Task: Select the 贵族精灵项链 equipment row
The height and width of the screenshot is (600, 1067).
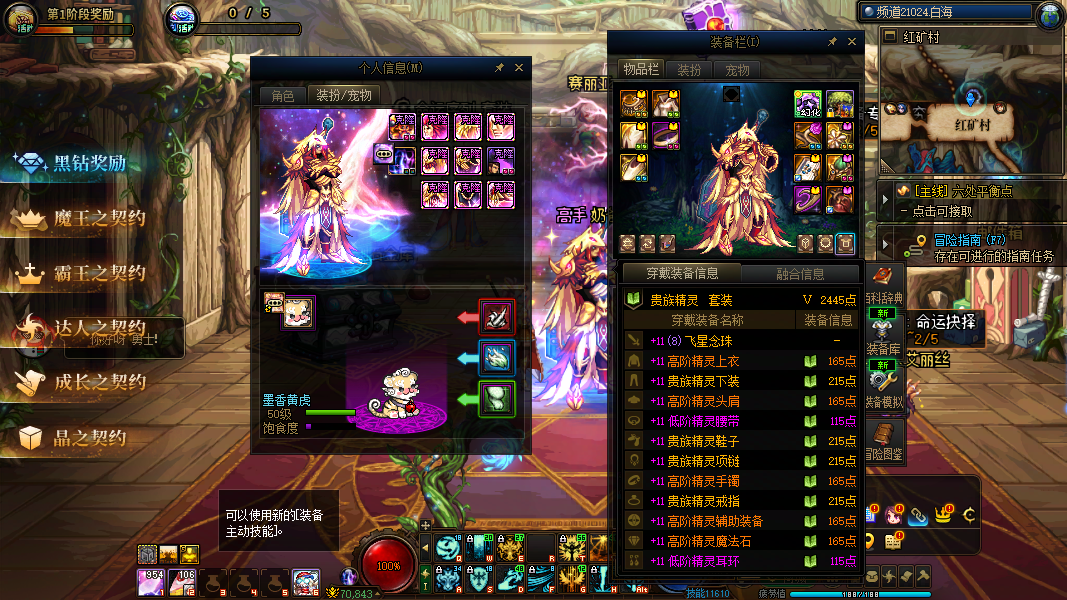Action: point(740,461)
